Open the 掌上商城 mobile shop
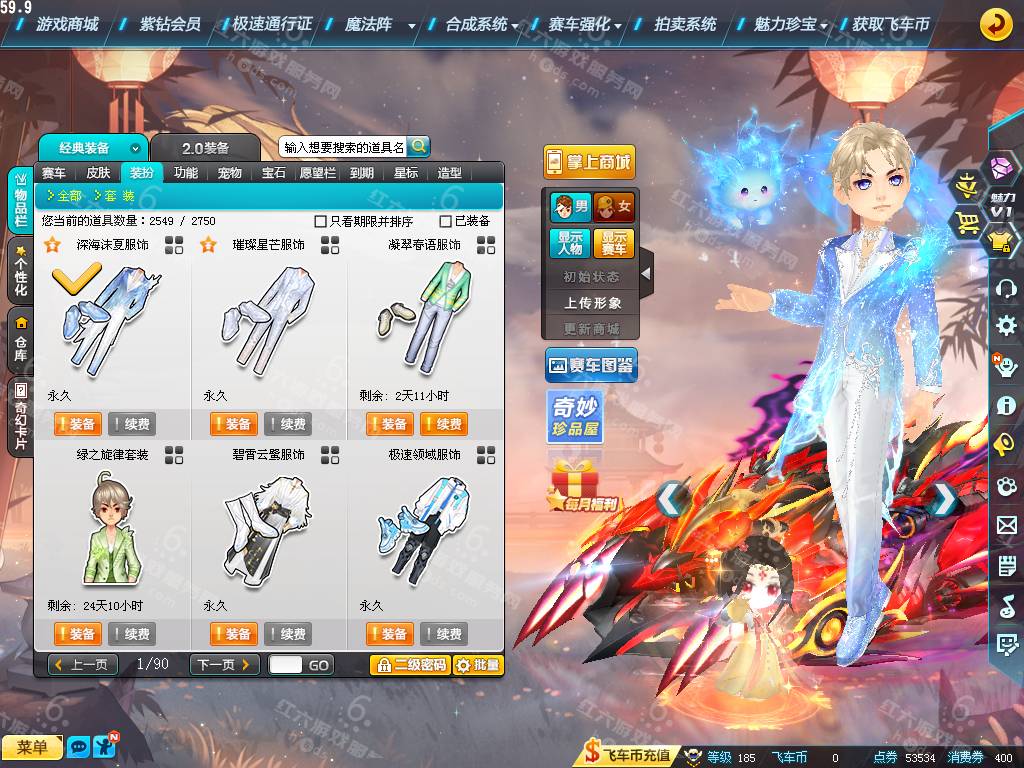This screenshot has height=768, width=1024. (590, 162)
